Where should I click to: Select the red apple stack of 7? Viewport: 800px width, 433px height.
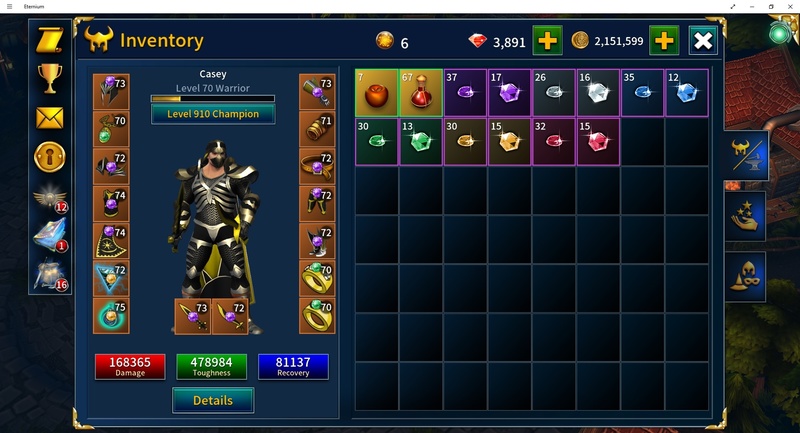click(x=376, y=92)
